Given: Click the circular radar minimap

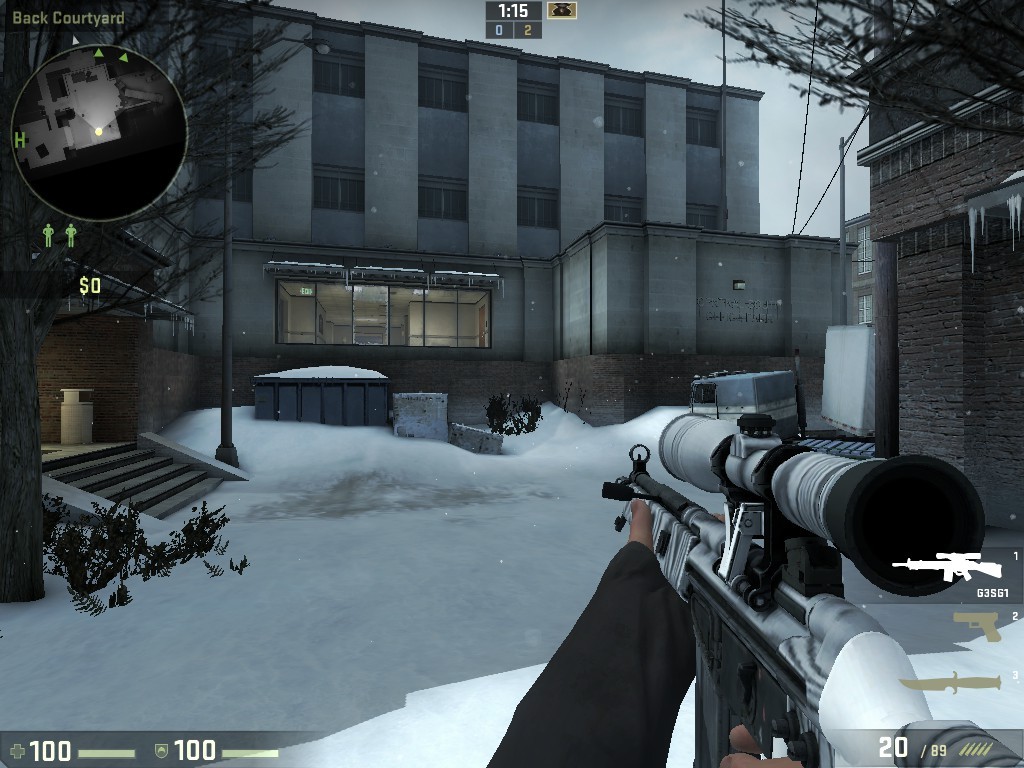Looking at the screenshot, I should pos(99,132).
